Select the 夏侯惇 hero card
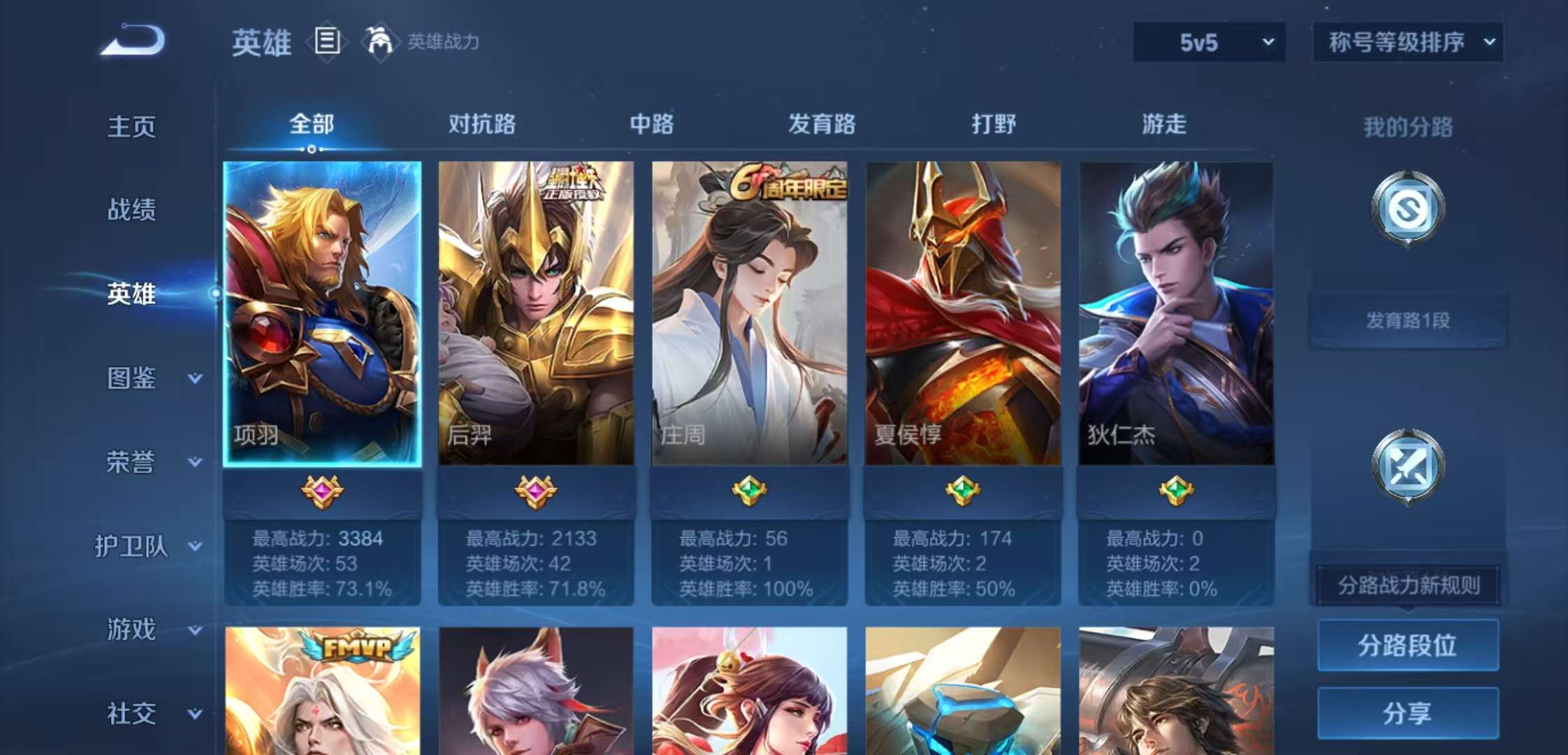Image resolution: width=1568 pixels, height=755 pixels. pyautogui.click(x=961, y=315)
